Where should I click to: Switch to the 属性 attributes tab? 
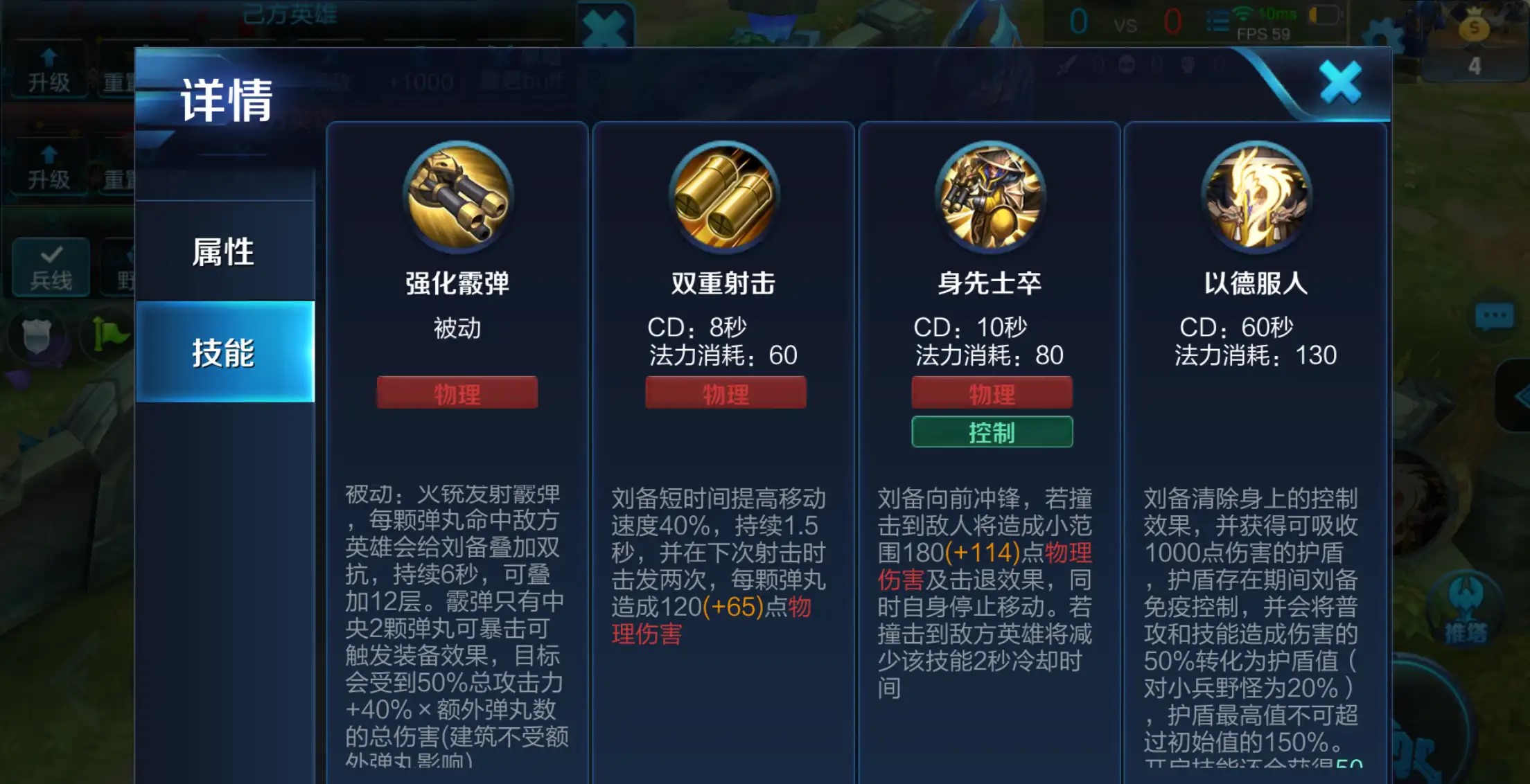pos(223,252)
